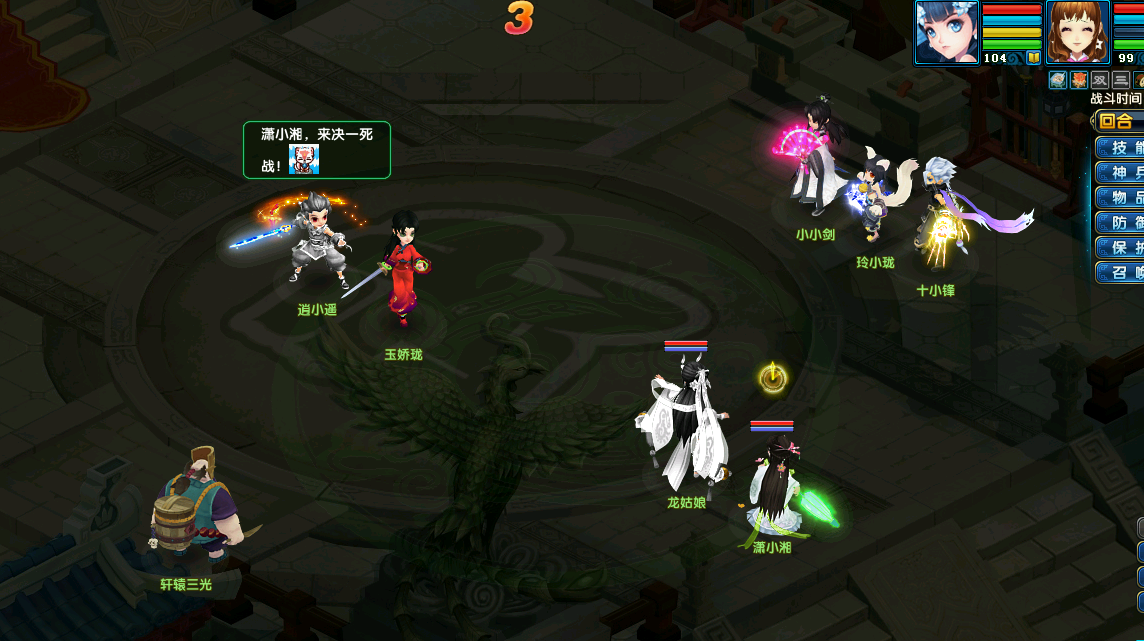Click the 三 status icon
The height and width of the screenshot is (641, 1144).
(1121, 80)
